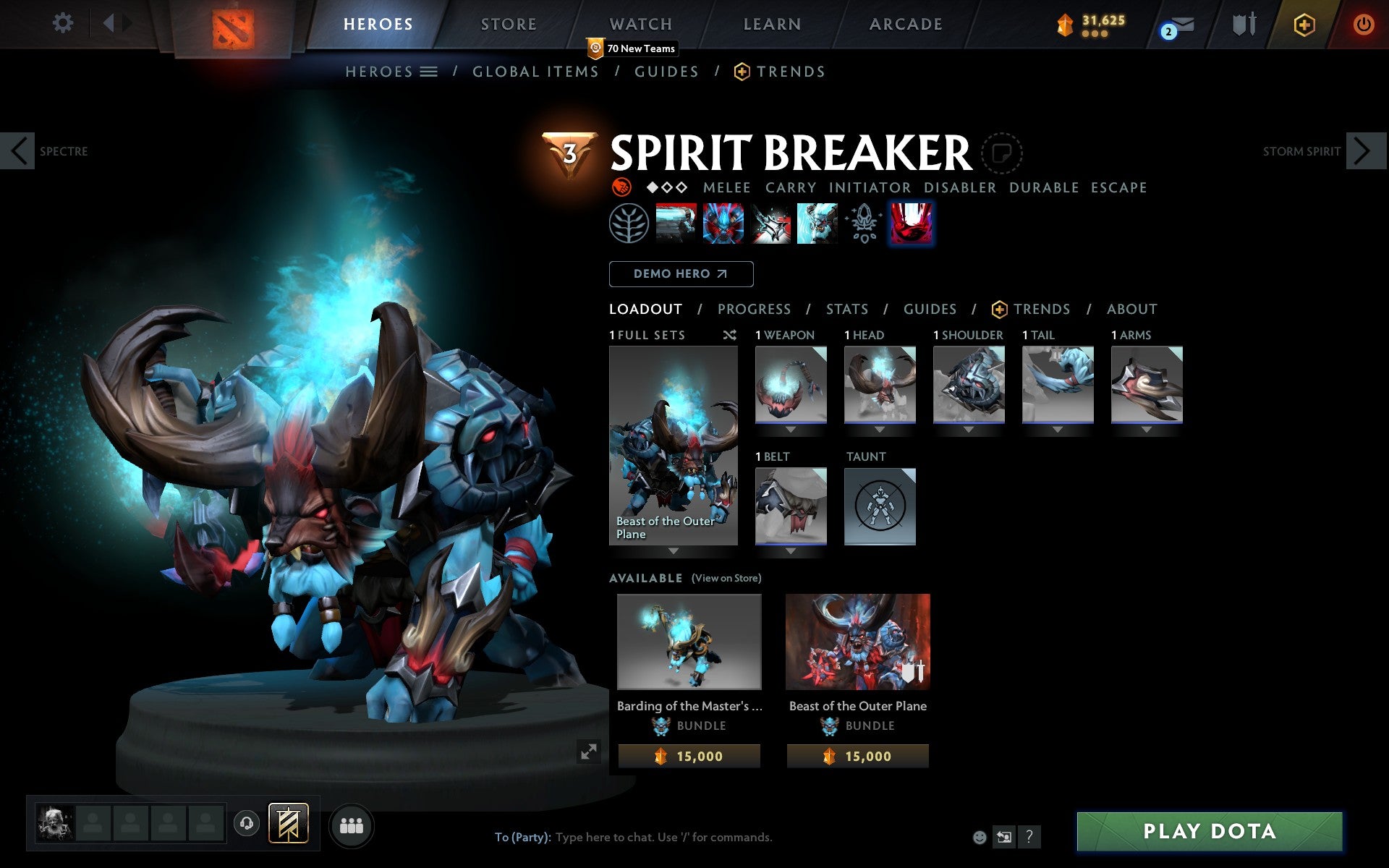Viewport: 1389px width, 868px height.
Task: Select the guild banner emblem near party slots
Action: [288, 822]
